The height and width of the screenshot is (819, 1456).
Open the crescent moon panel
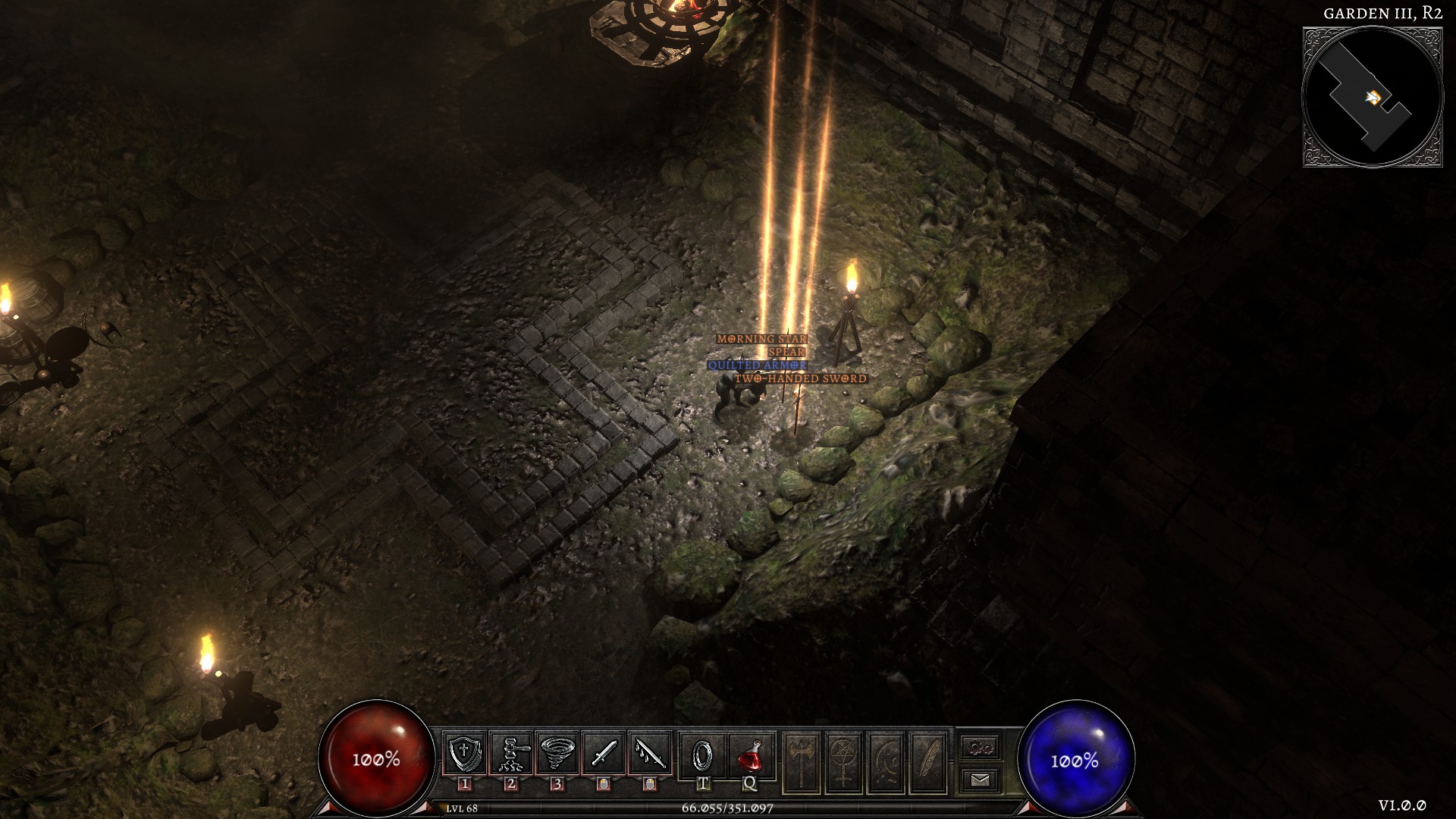coord(886,762)
